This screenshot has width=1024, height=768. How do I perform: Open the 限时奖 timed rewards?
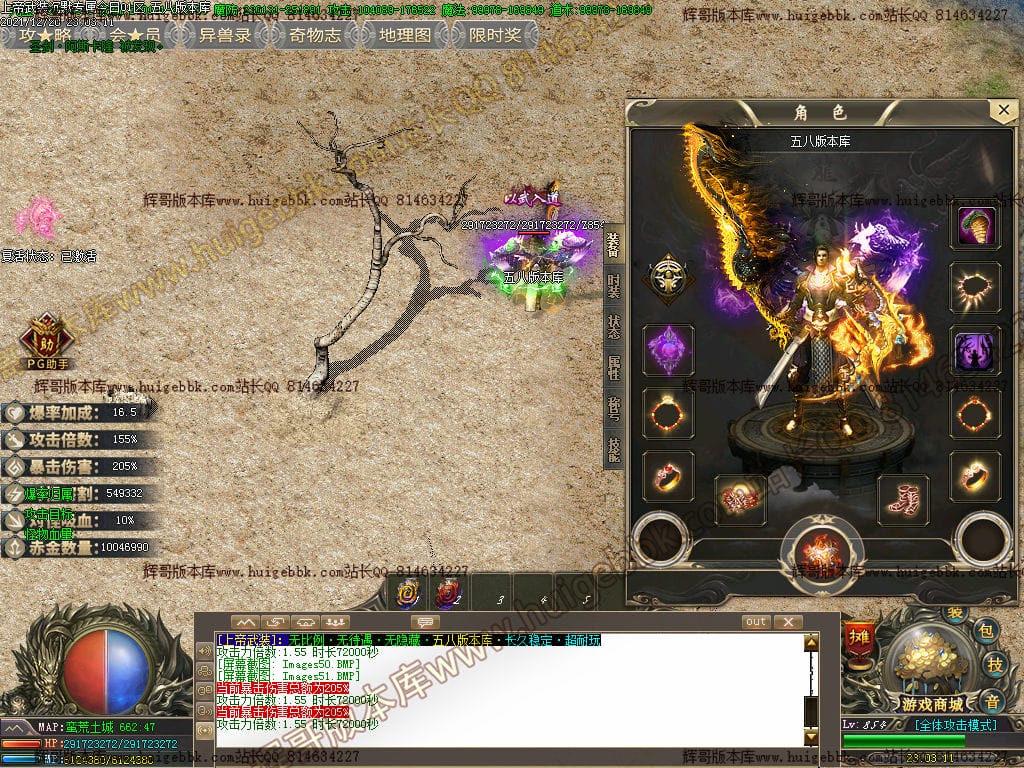click(494, 35)
